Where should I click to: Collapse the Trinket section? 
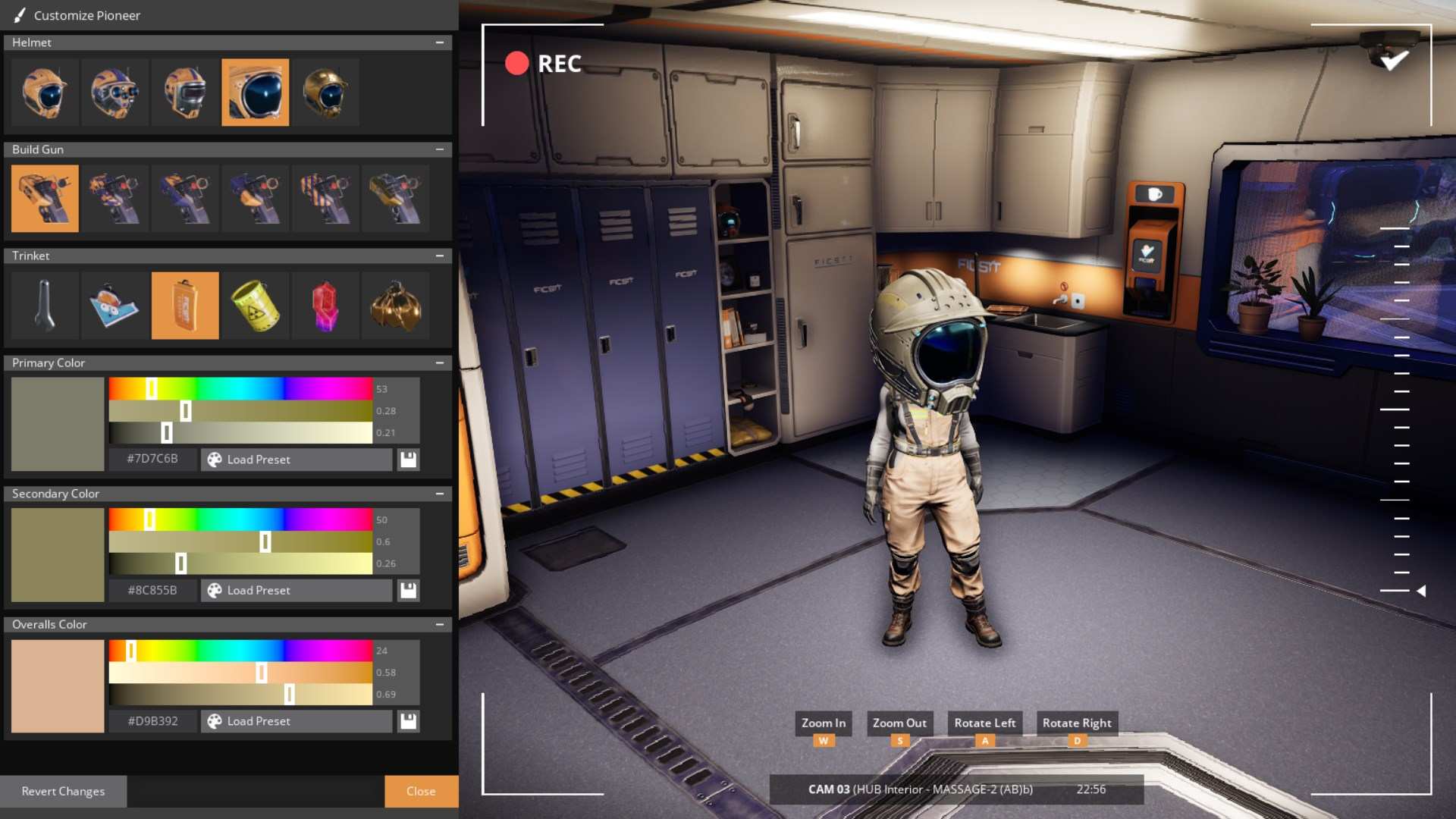pyautogui.click(x=441, y=256)
